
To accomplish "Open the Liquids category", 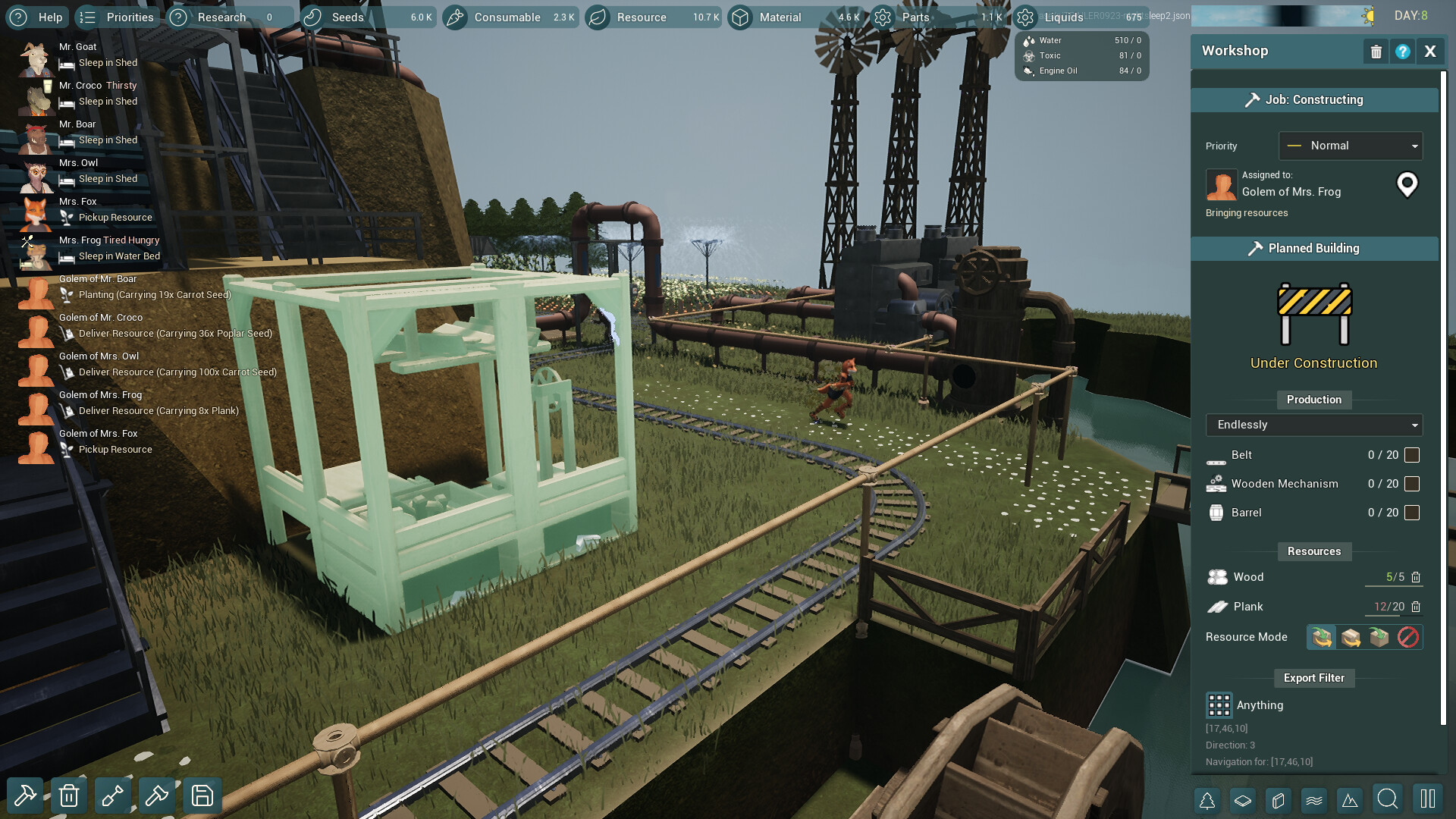I will click(1063, 17).
